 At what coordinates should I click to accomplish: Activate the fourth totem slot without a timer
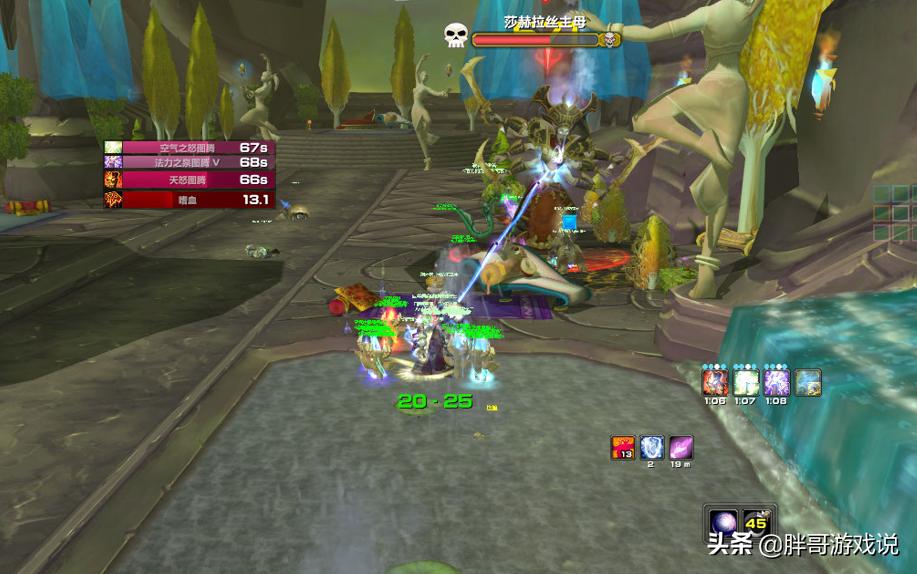tap(808, 382)
